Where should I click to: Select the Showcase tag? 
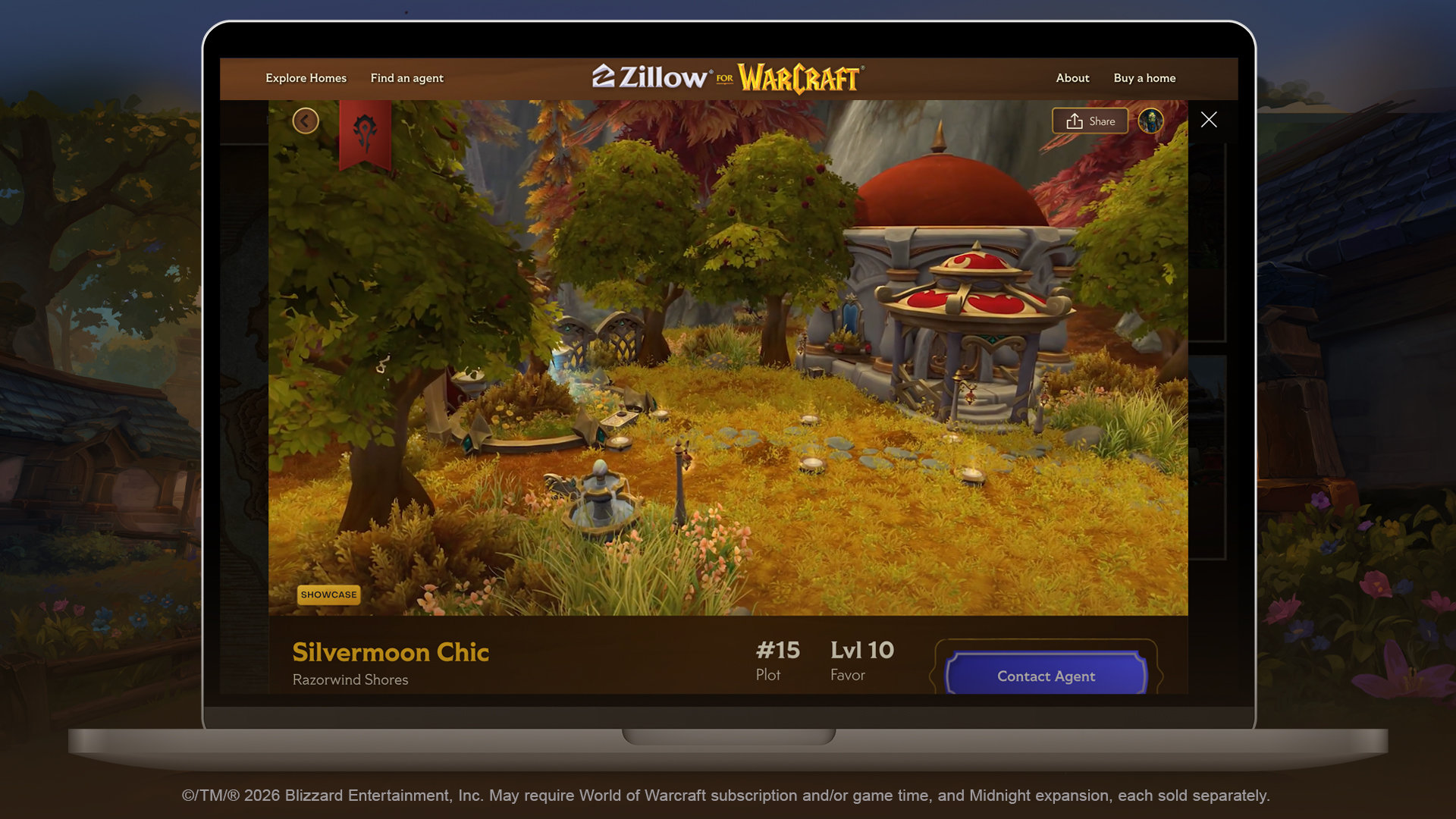pos(328,595)
